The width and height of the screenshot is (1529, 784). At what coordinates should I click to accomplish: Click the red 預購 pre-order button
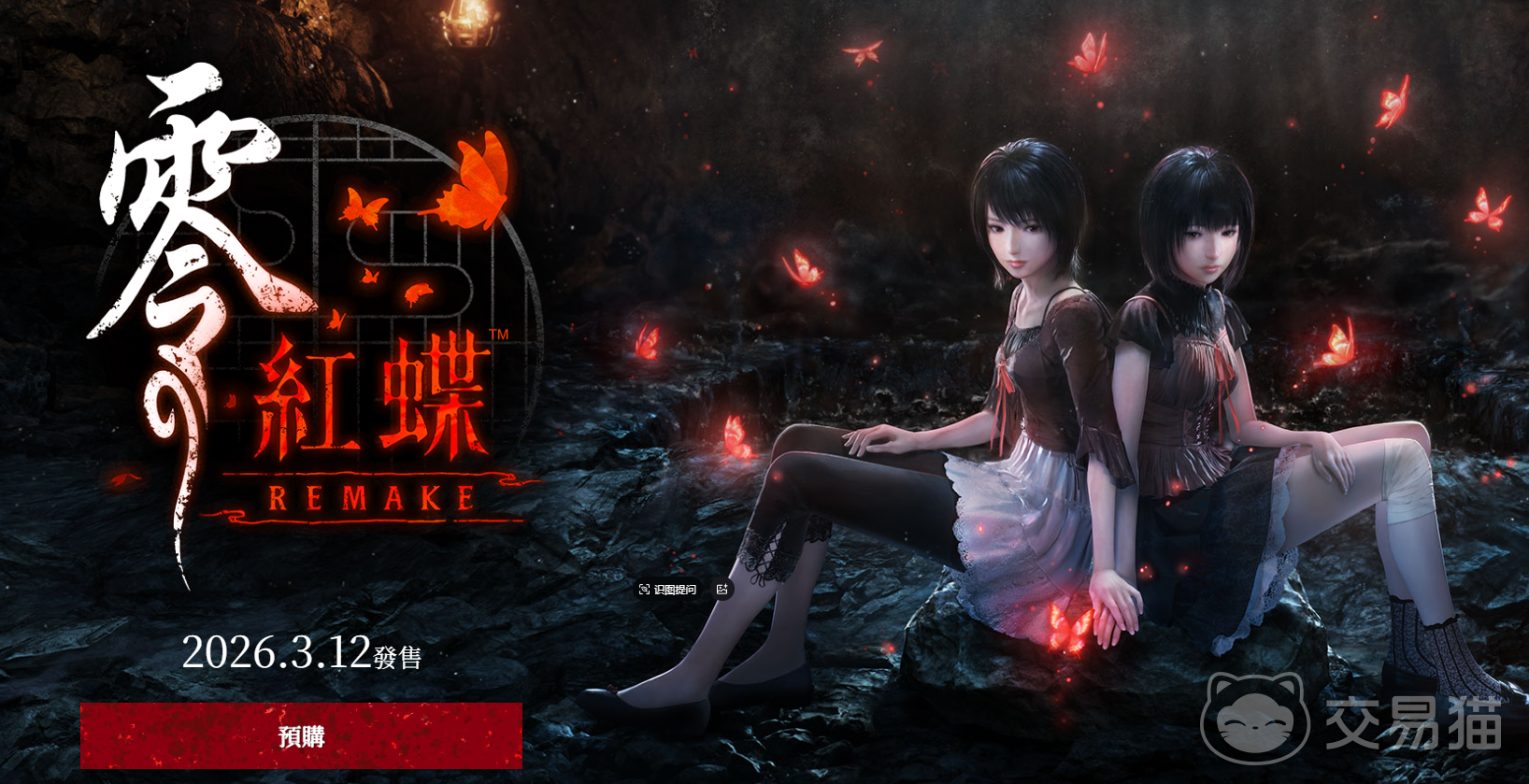pyautogui.click(x=301, y=736)
